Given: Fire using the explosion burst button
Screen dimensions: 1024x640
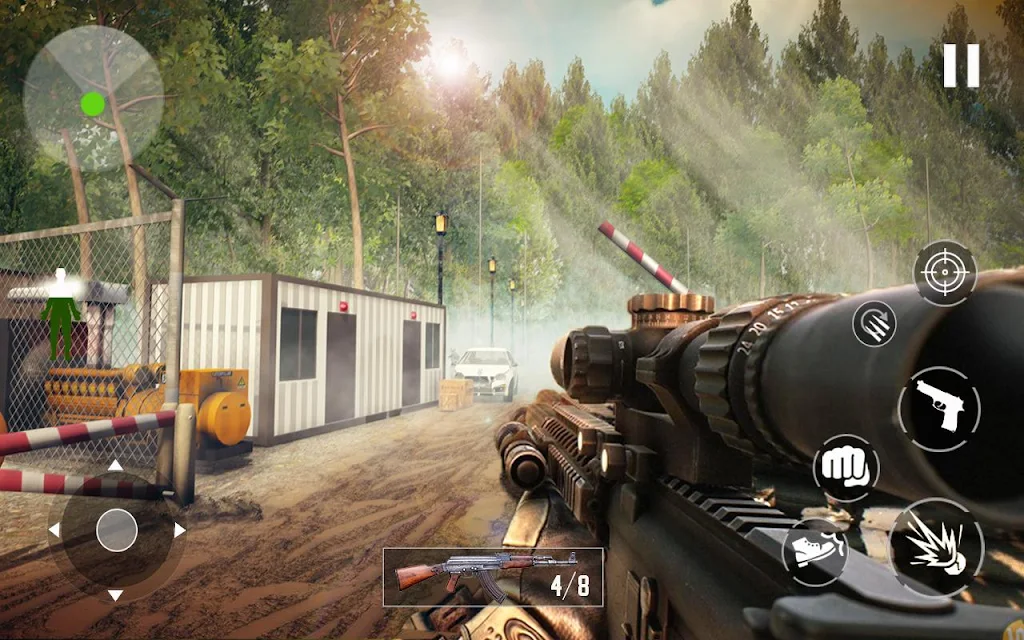Looking at the screenshot, I should 937,547.
